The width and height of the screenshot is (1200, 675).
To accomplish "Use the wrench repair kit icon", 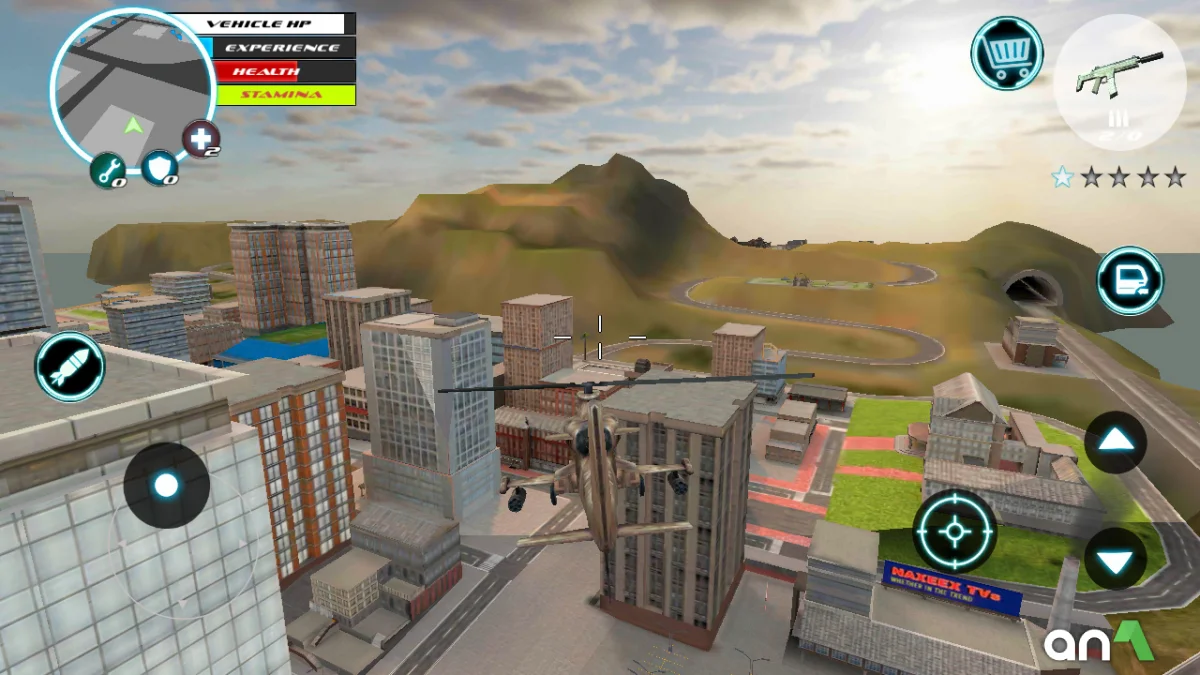I will (x=108, y=170).
